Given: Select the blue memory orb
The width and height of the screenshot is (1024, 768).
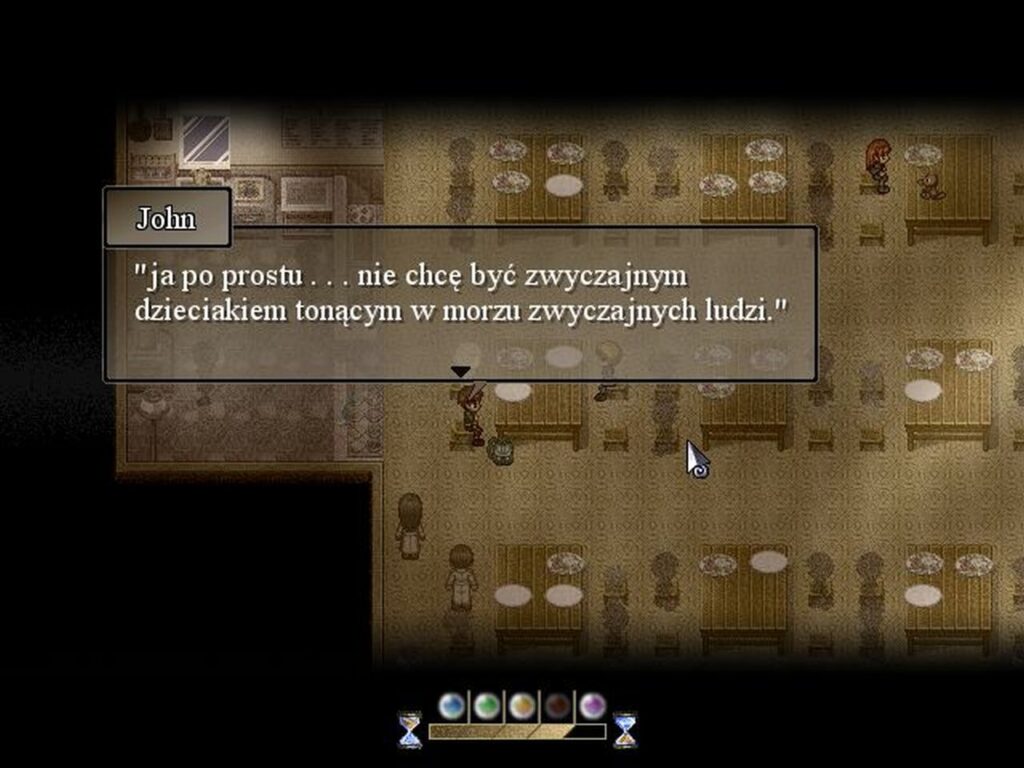Looking at the screenshot, I should tap(452, 706).
